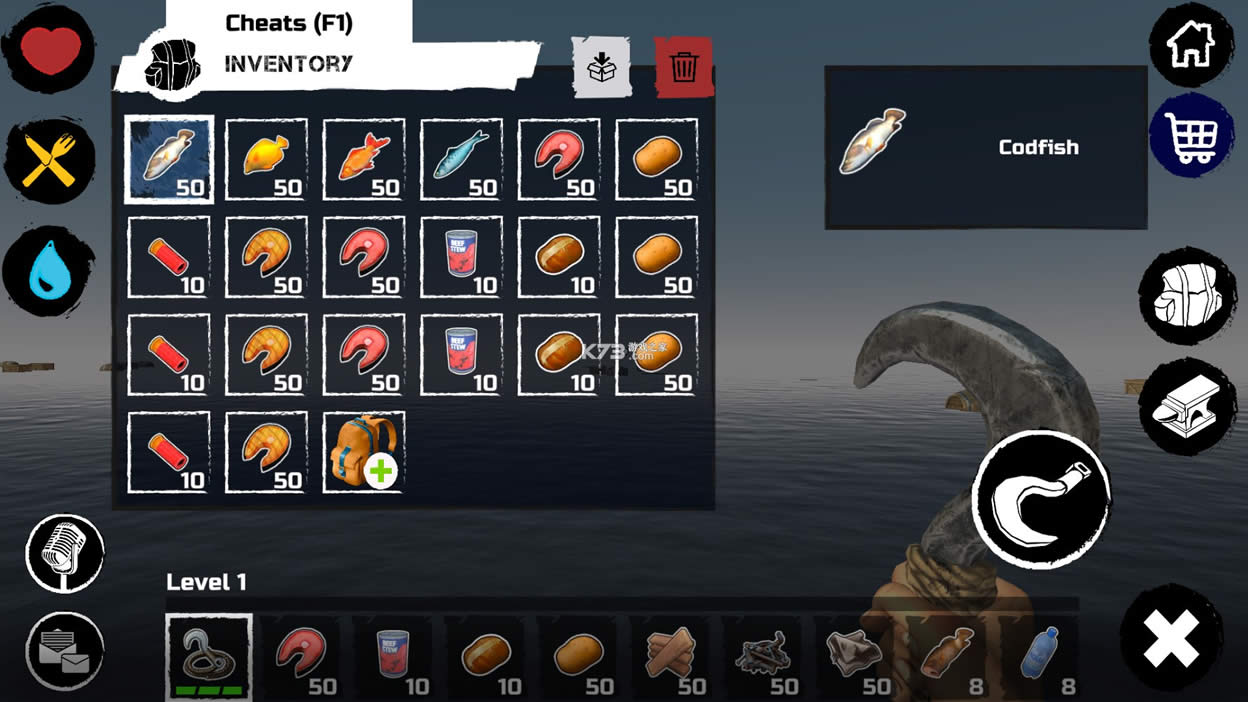
Task: Delete item with the red trash button
Action: coord(684,67)
